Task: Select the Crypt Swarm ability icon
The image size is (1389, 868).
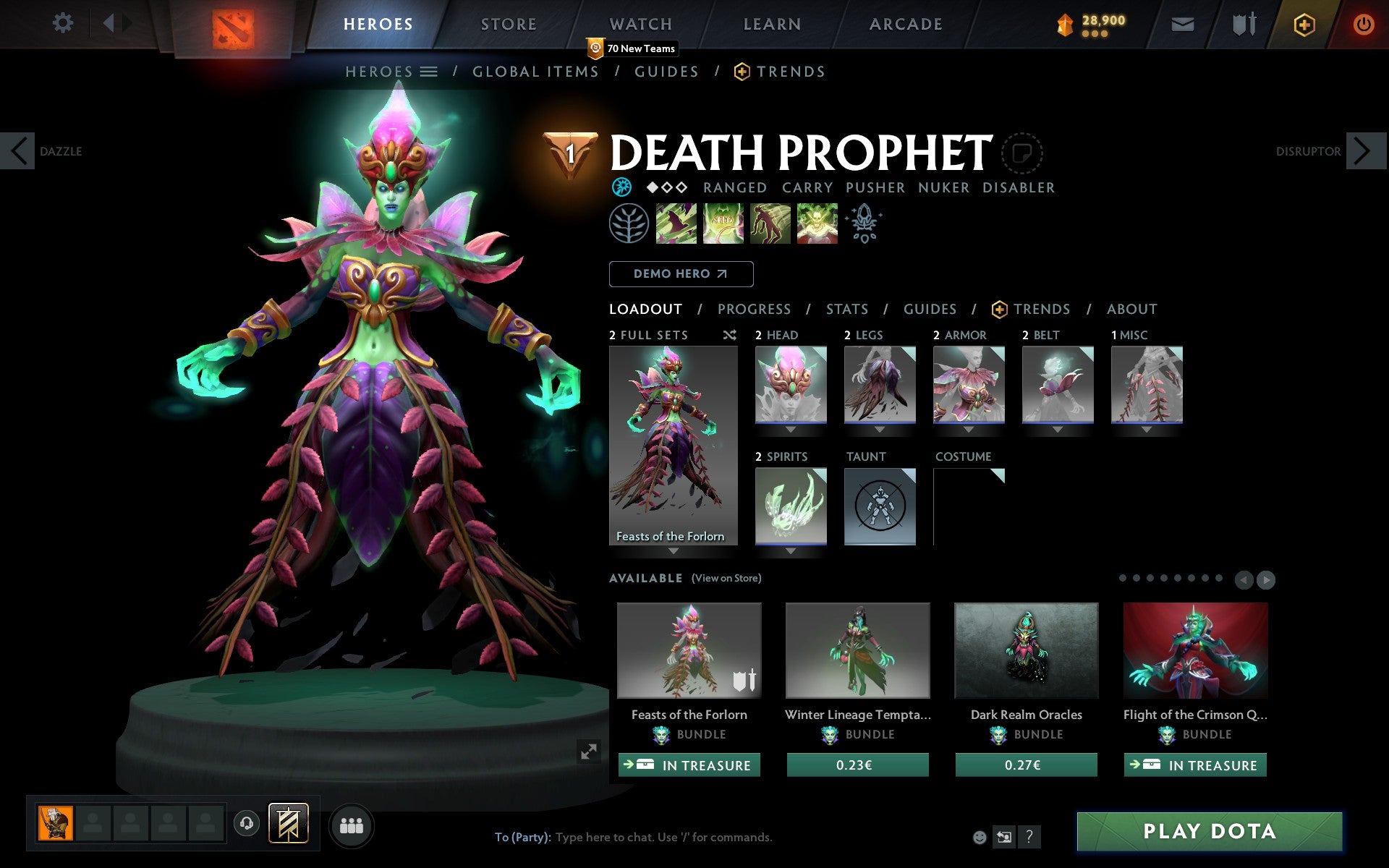Action: 676,224
